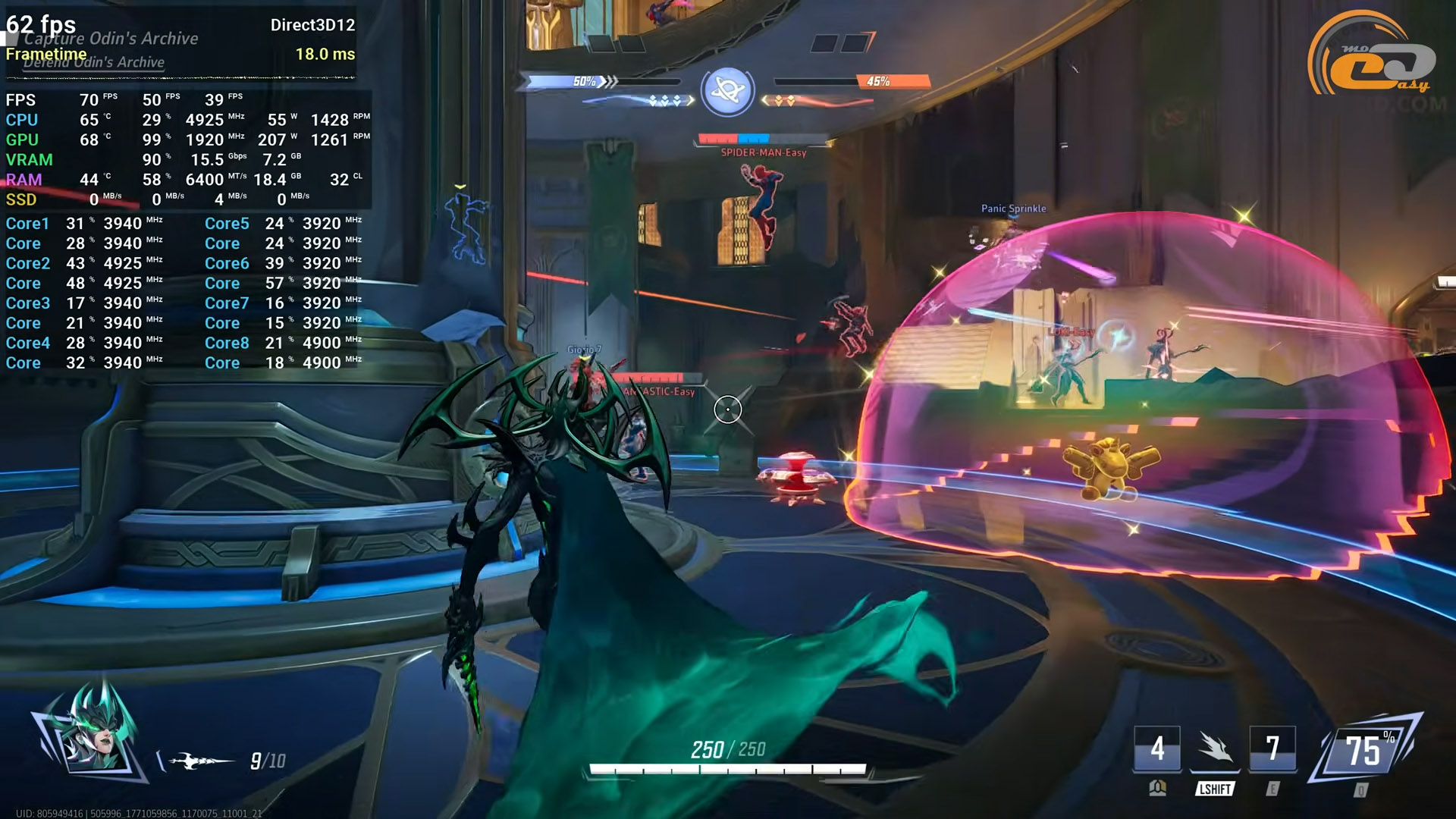The height and width of the screenshot is (819, 1456).
Task: Click the ability slot showing cooldown 7
Action: 1272,749
